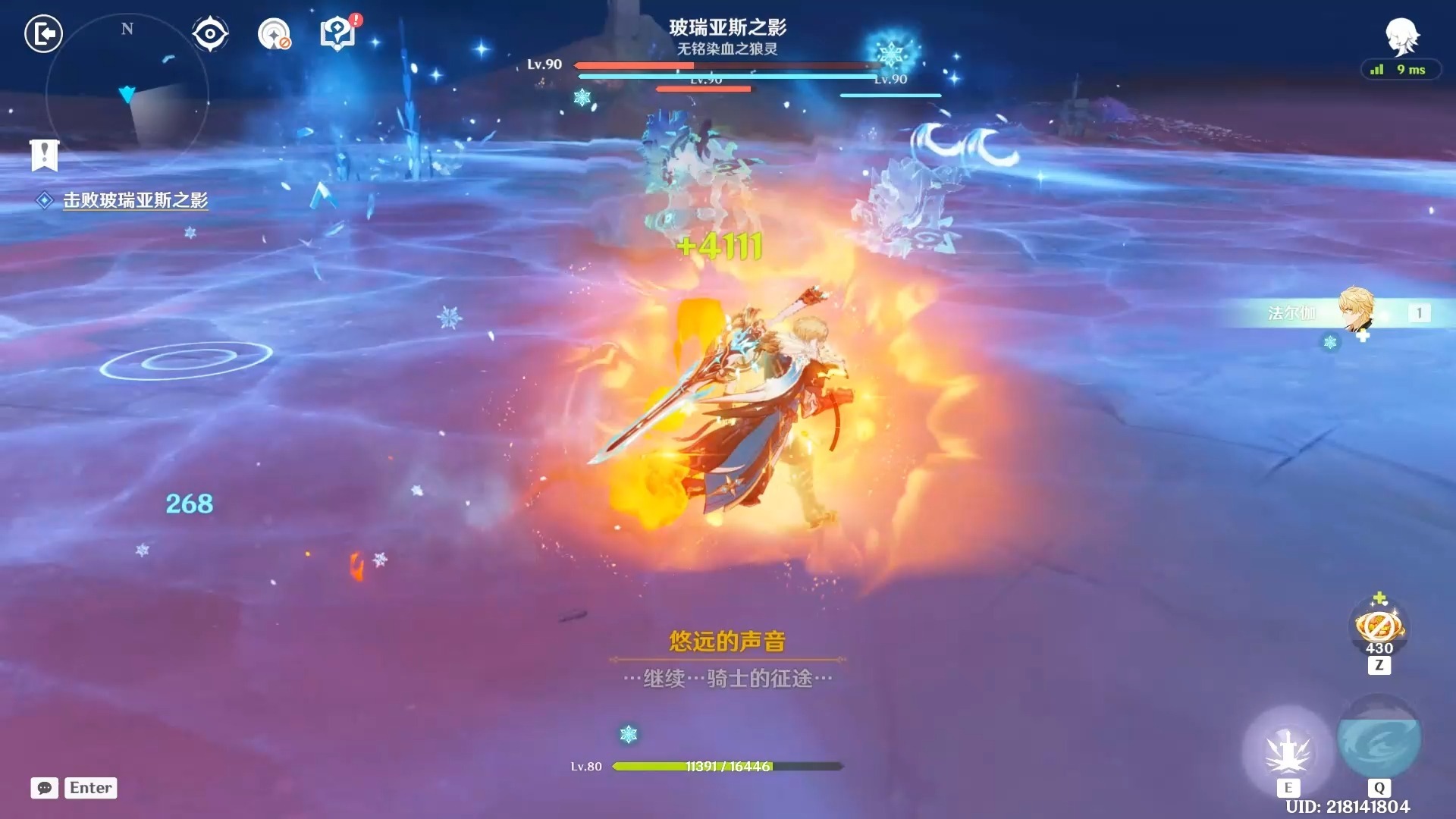The image size is (1456, 819).
Task: Click the Enter chat button
Action: click(x=89, y=788)
